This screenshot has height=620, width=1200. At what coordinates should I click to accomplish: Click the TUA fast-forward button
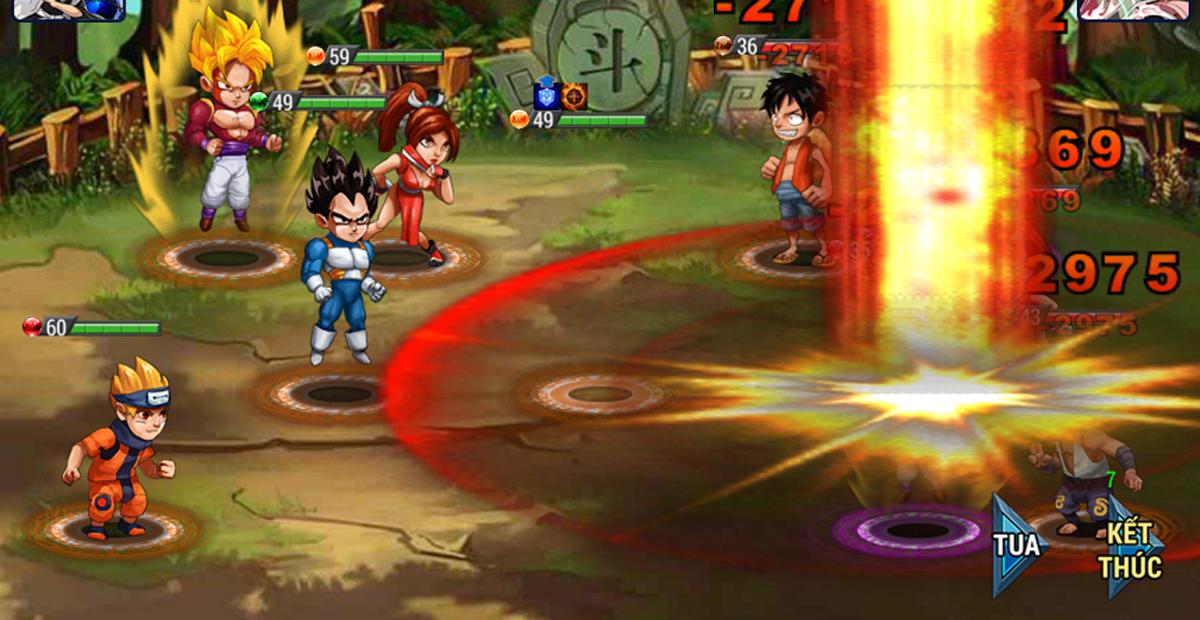1017,546
